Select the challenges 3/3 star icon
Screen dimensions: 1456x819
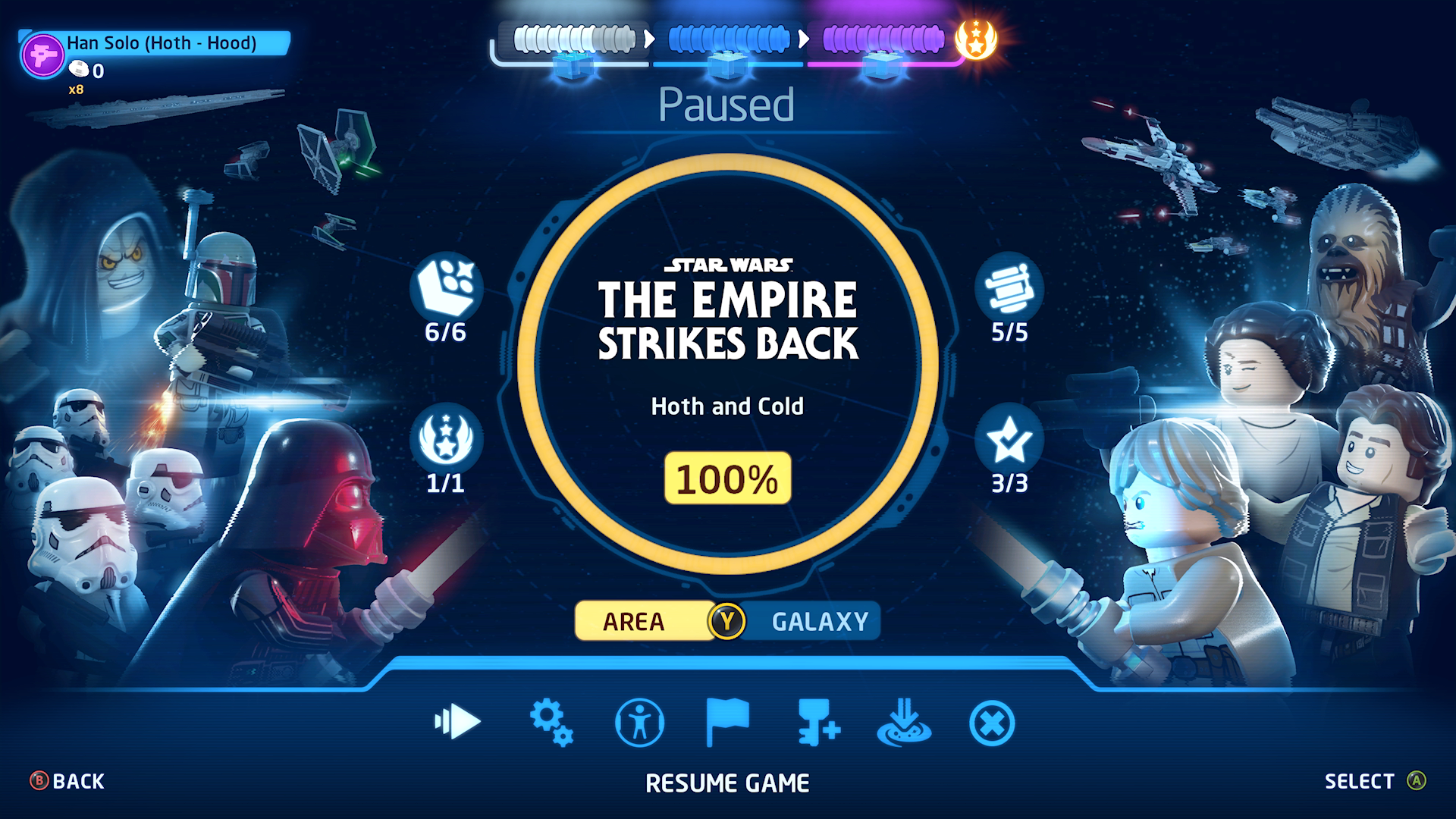[1011, 438]
